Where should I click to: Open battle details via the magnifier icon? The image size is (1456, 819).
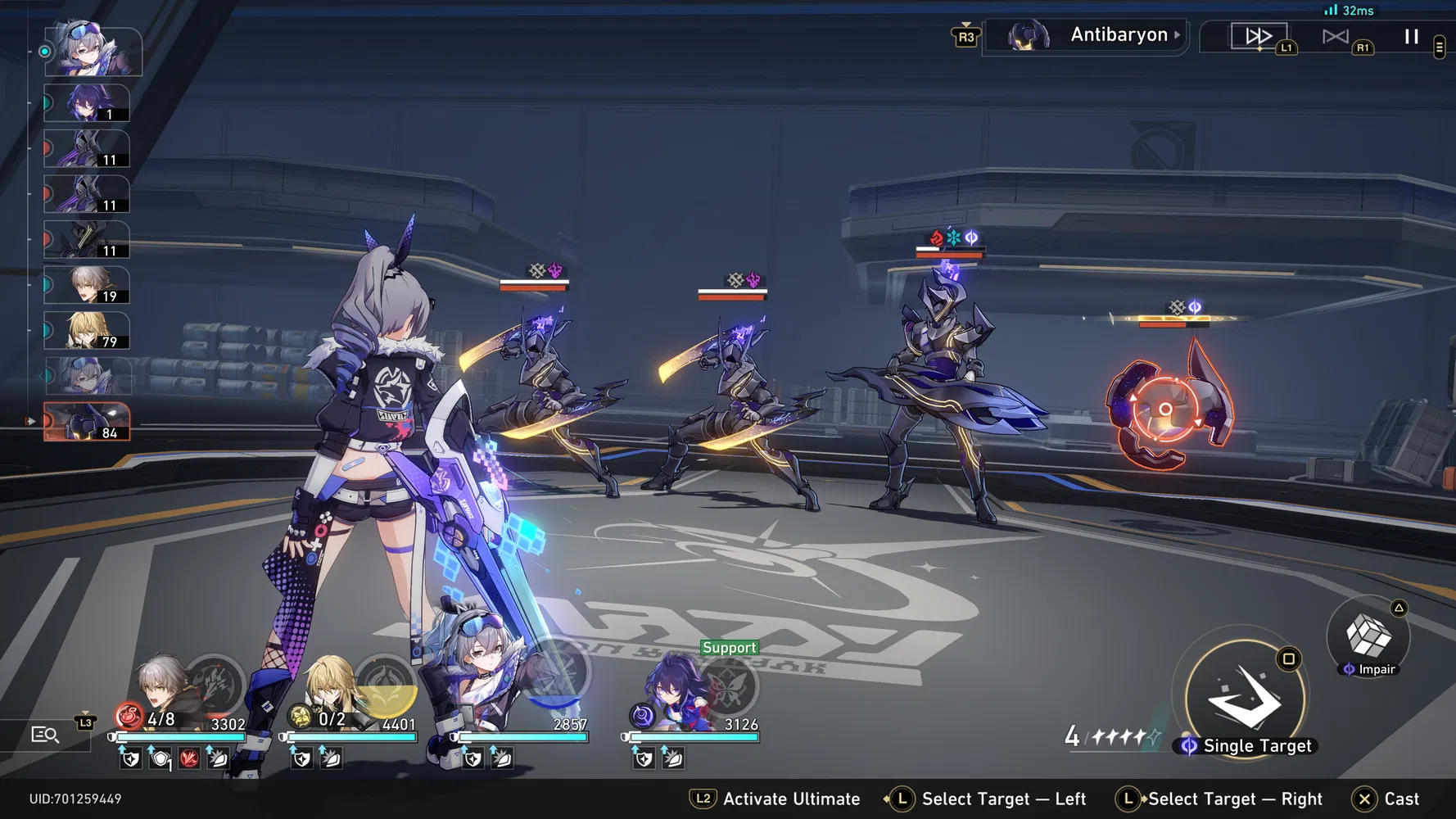click(x=44, y=735)
